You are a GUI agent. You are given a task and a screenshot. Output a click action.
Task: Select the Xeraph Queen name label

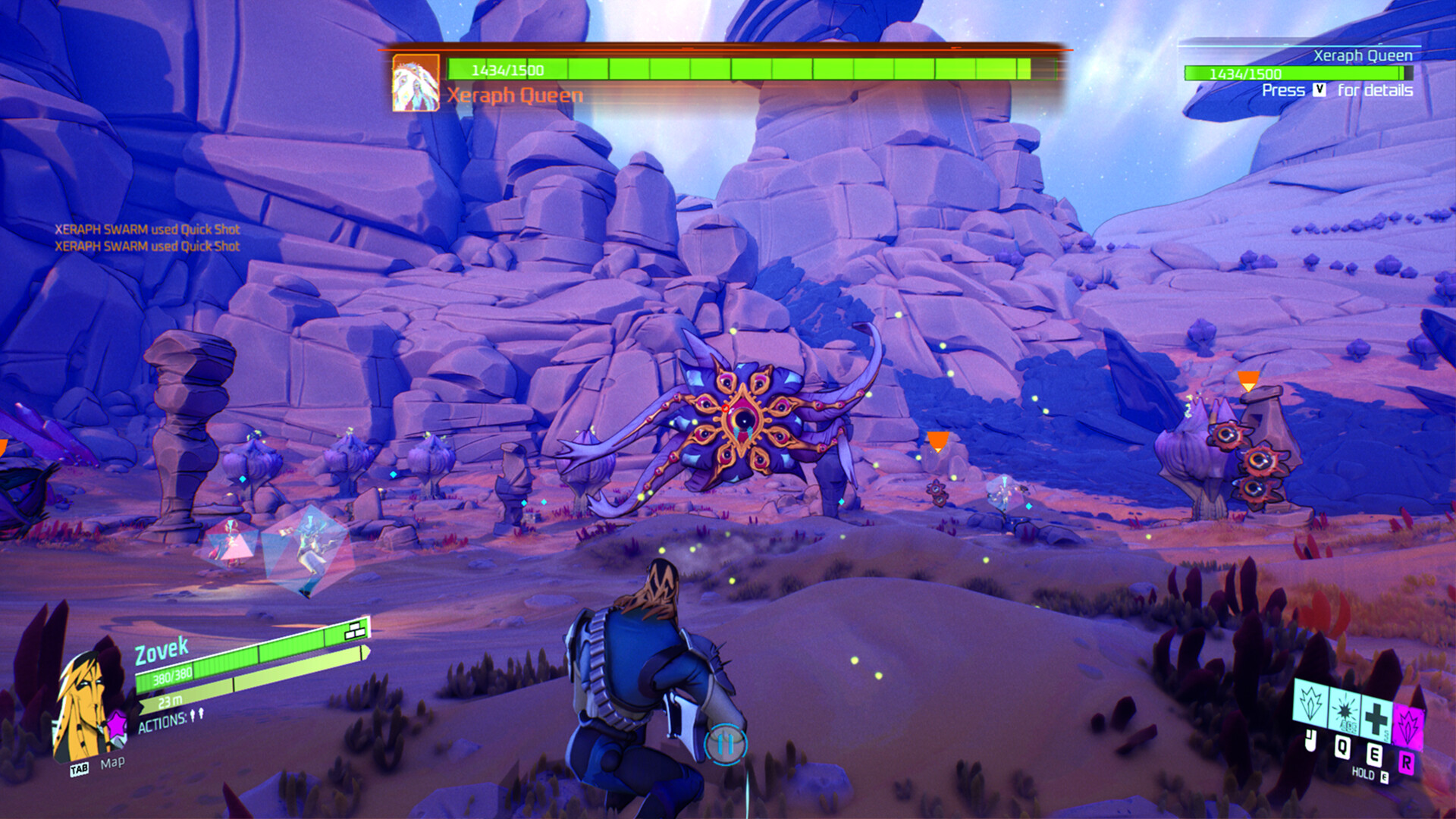click(x=515, y=96)
